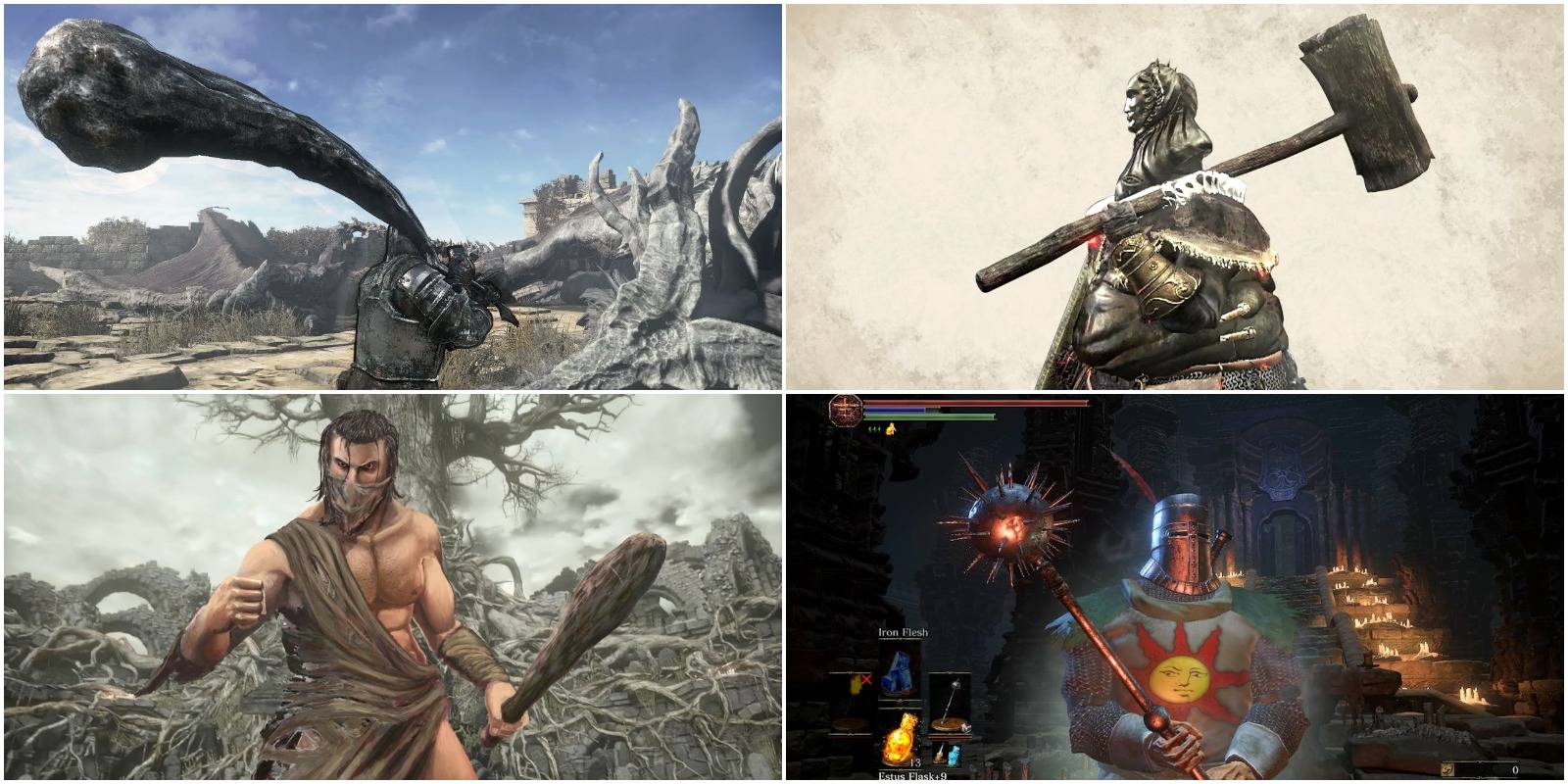
Task: Toggle the red X indicator on the left-hand slot
Action: coord(866,679)
